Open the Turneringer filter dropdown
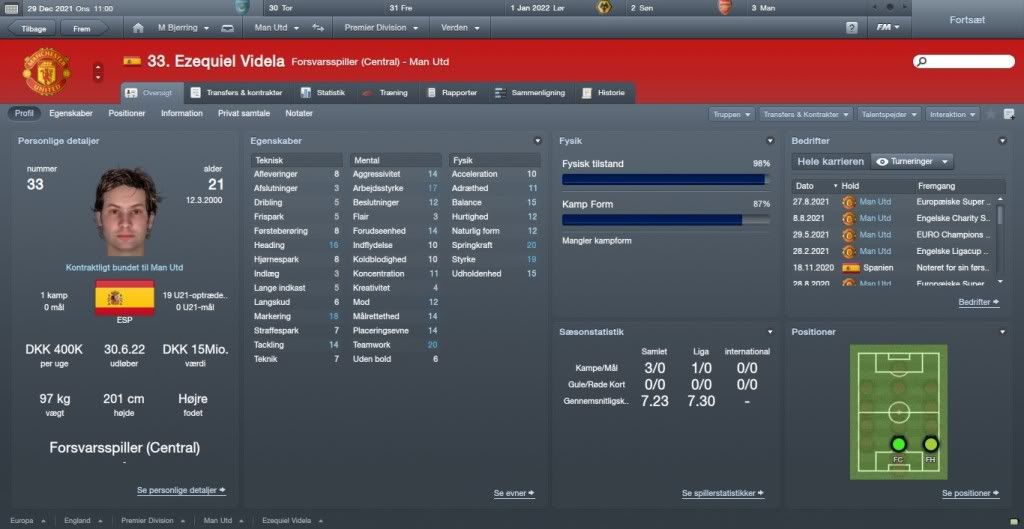 [x=911, y=161]
